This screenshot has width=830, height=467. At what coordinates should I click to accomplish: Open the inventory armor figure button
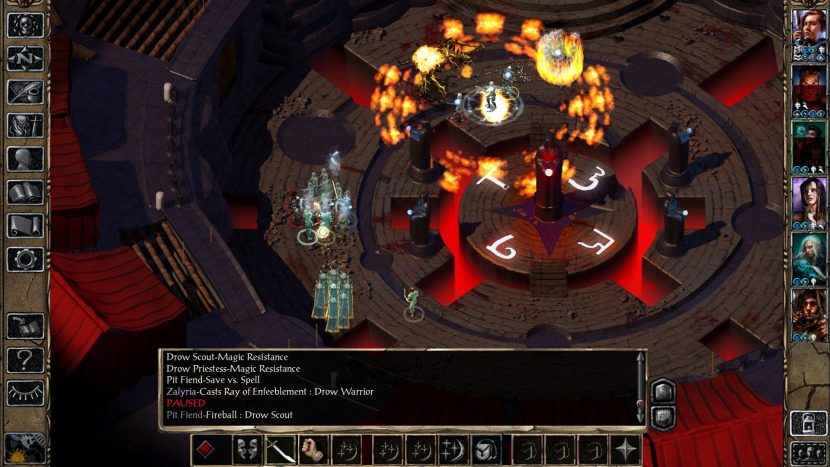25,126
